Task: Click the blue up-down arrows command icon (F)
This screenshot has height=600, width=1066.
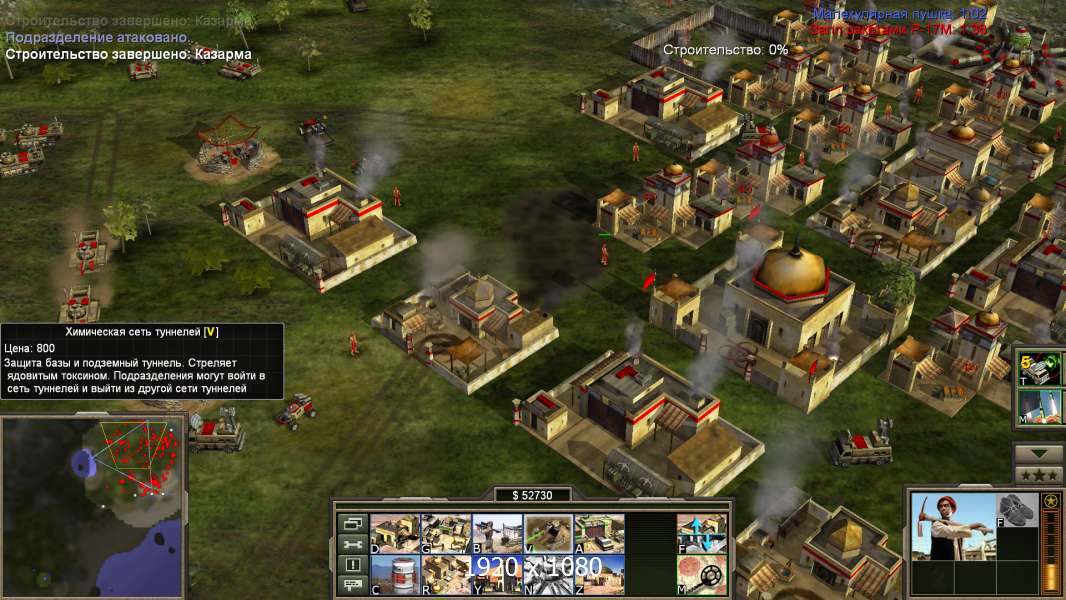Action: 701,533
